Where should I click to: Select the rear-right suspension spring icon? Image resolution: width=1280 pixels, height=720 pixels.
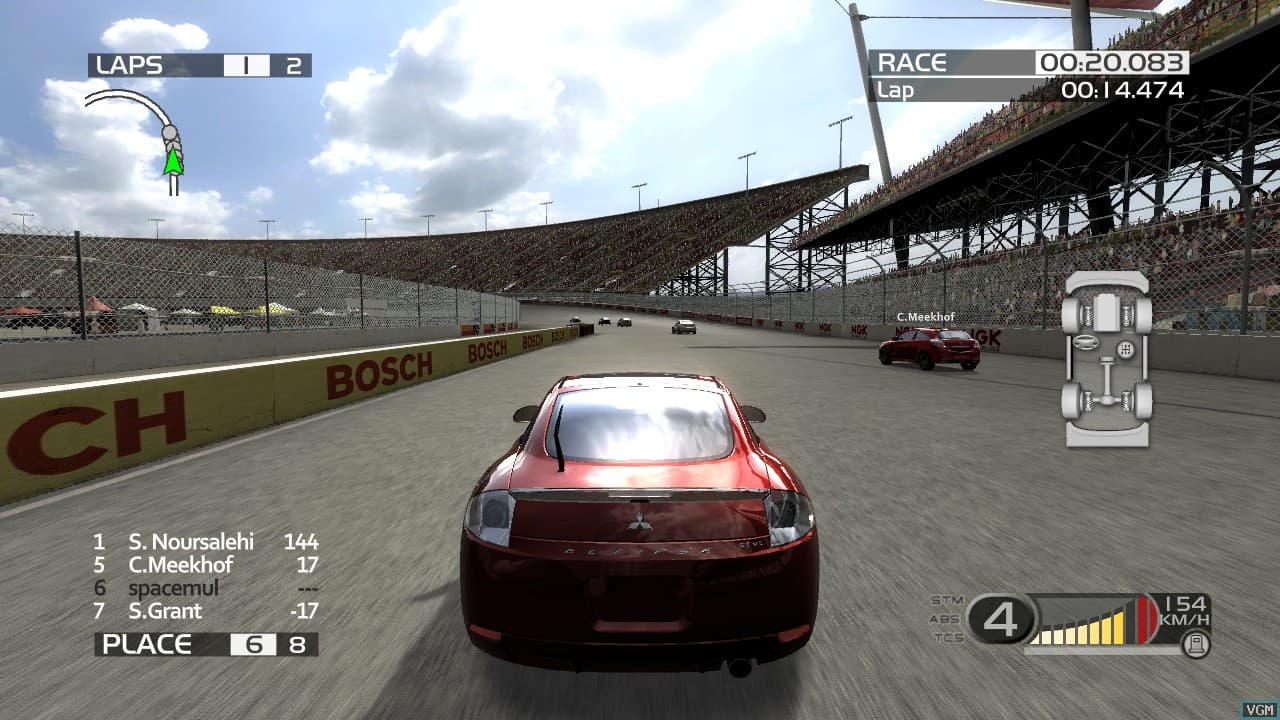pyautogui.click(x=1126, y=400)
